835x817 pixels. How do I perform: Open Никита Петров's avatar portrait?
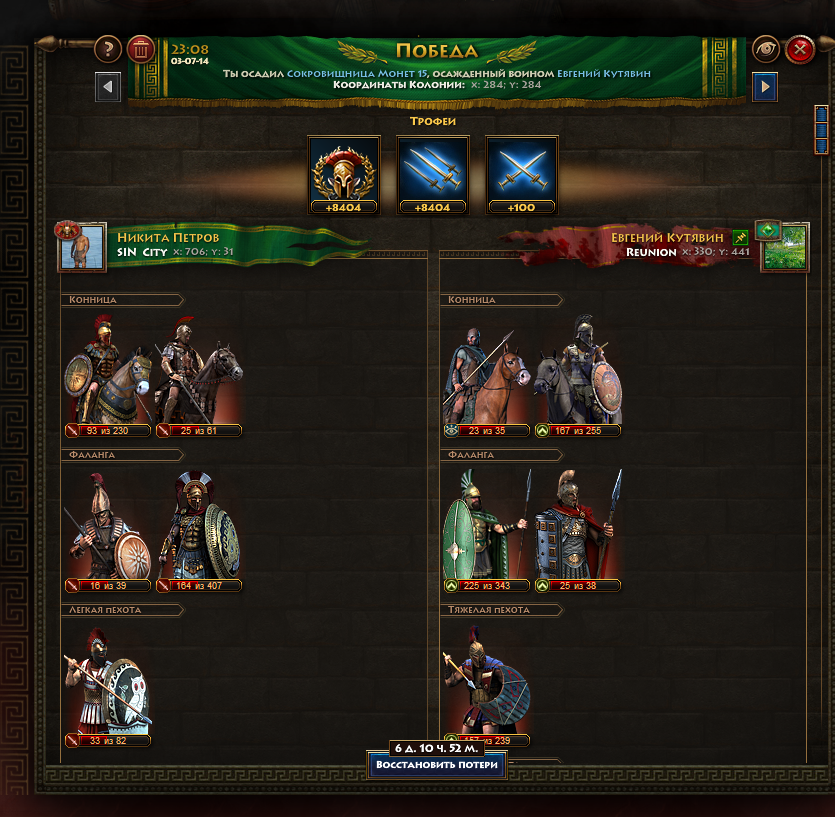[x=82, y=247]
